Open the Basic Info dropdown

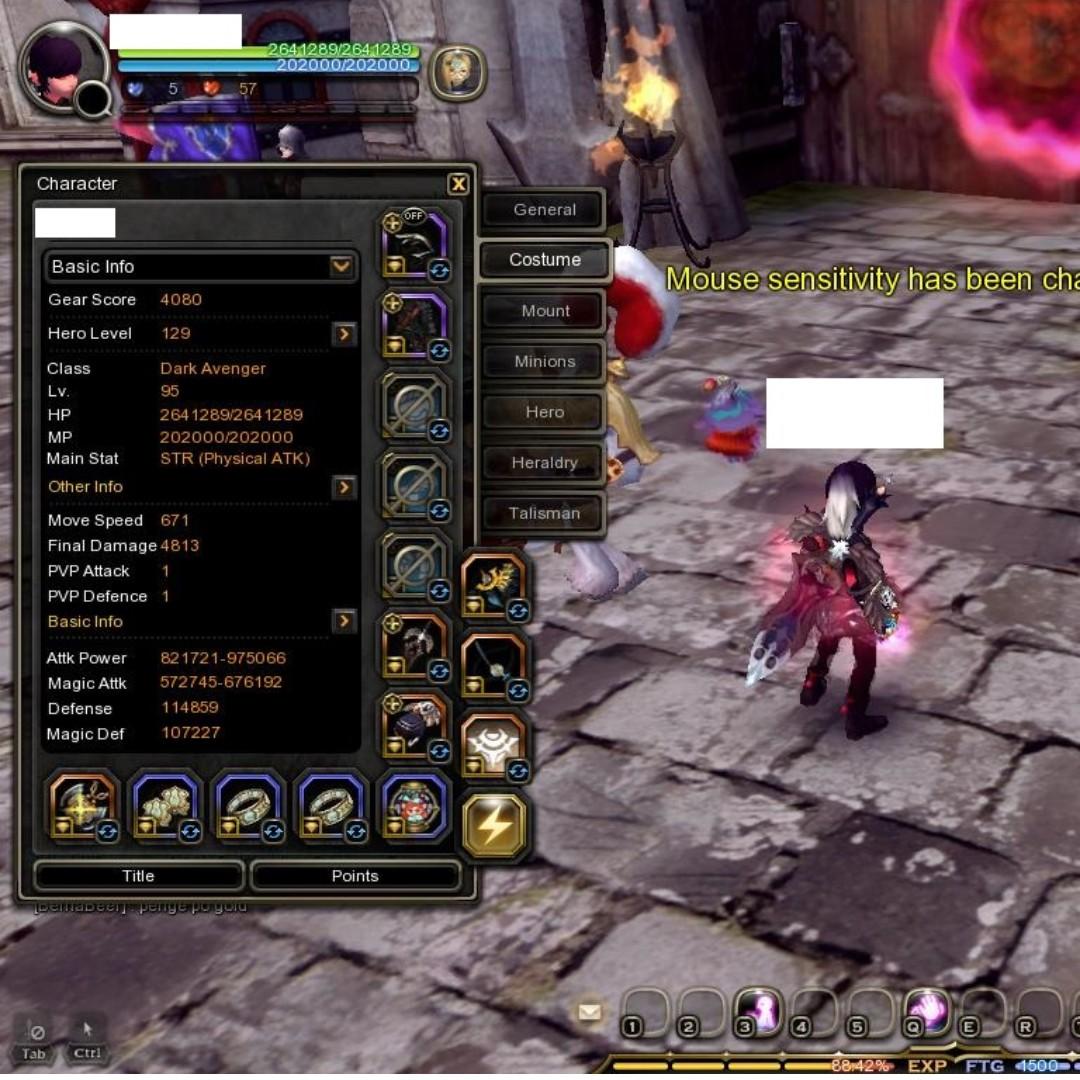[341, 267]
